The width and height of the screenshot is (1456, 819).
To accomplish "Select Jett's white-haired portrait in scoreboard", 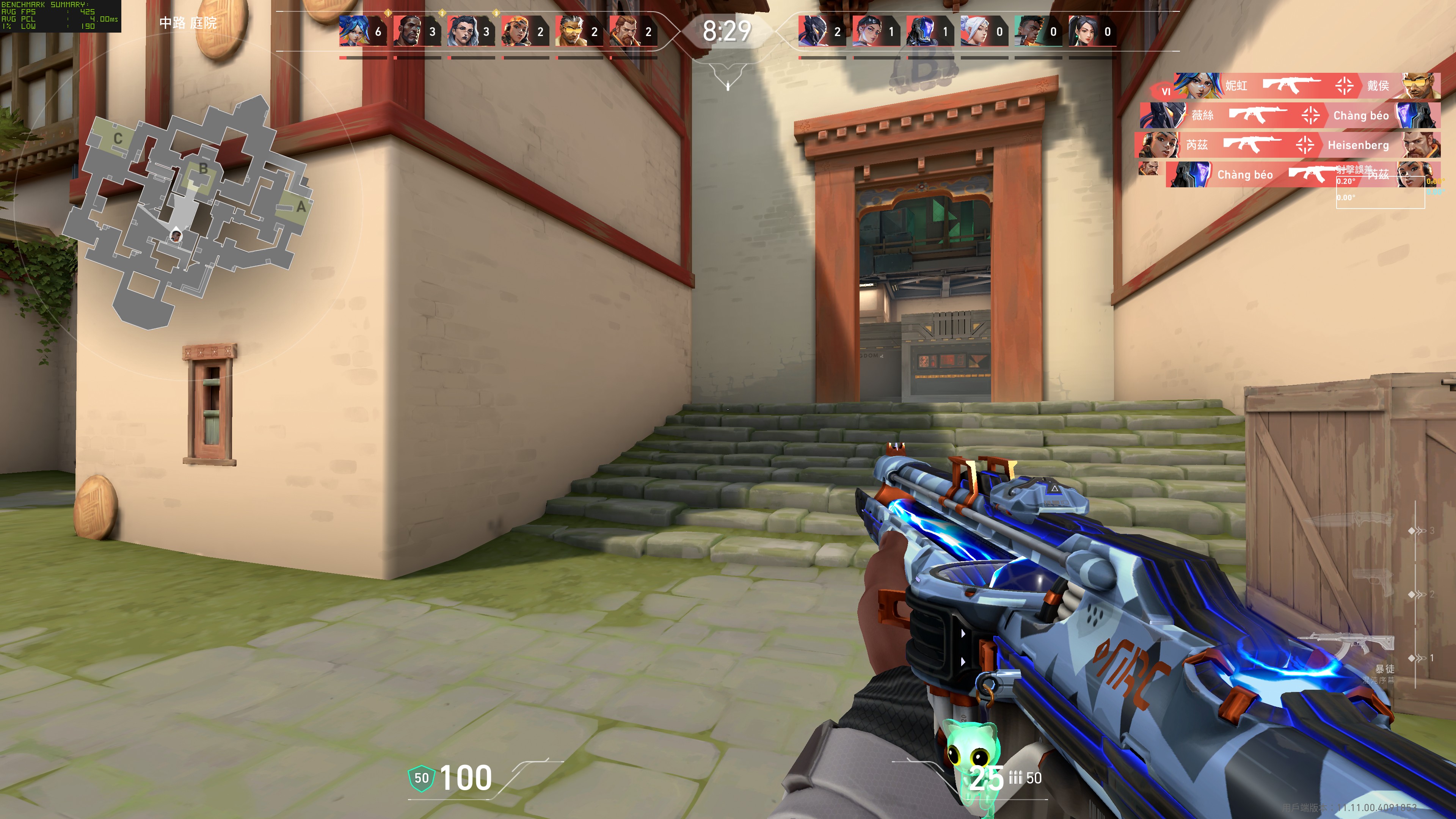I will [974, 31].
